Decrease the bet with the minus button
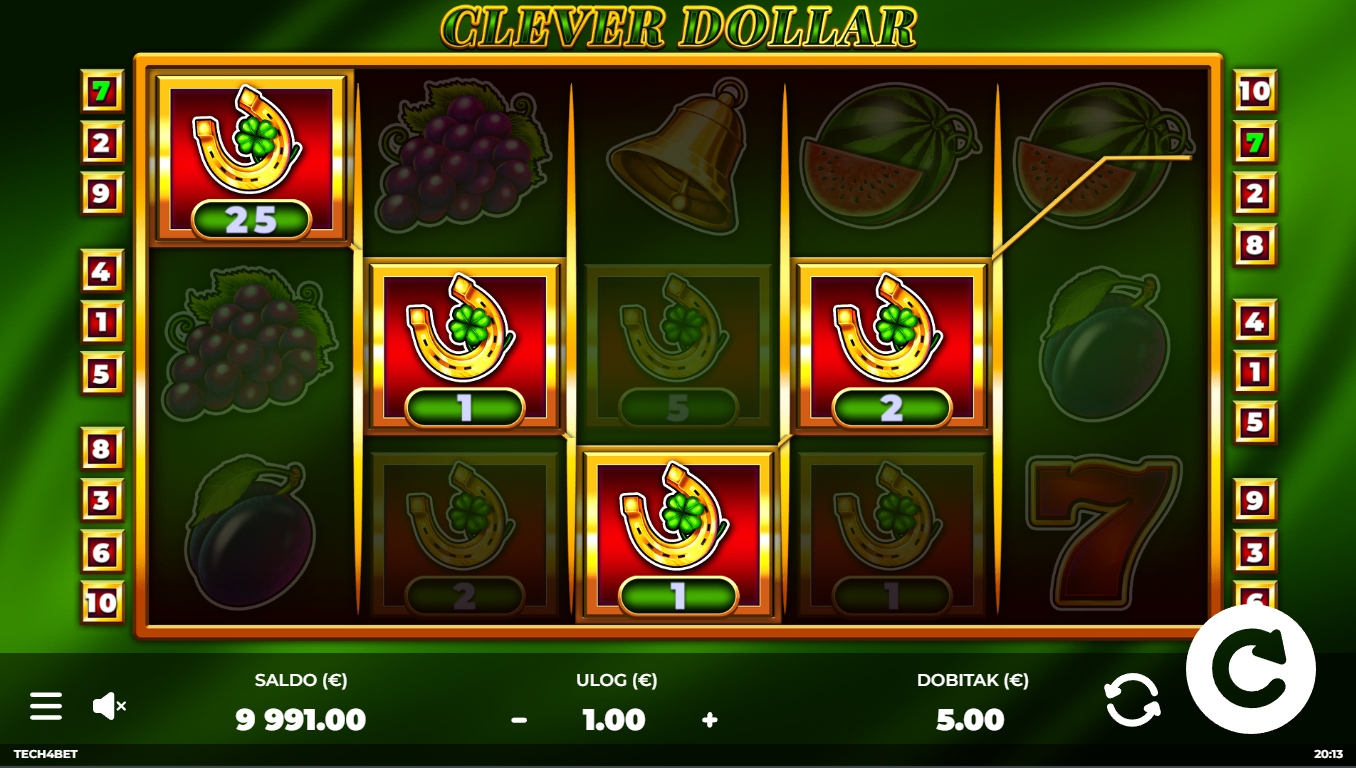The height and width of the screenshot is (768, 1356). (519, 720)
